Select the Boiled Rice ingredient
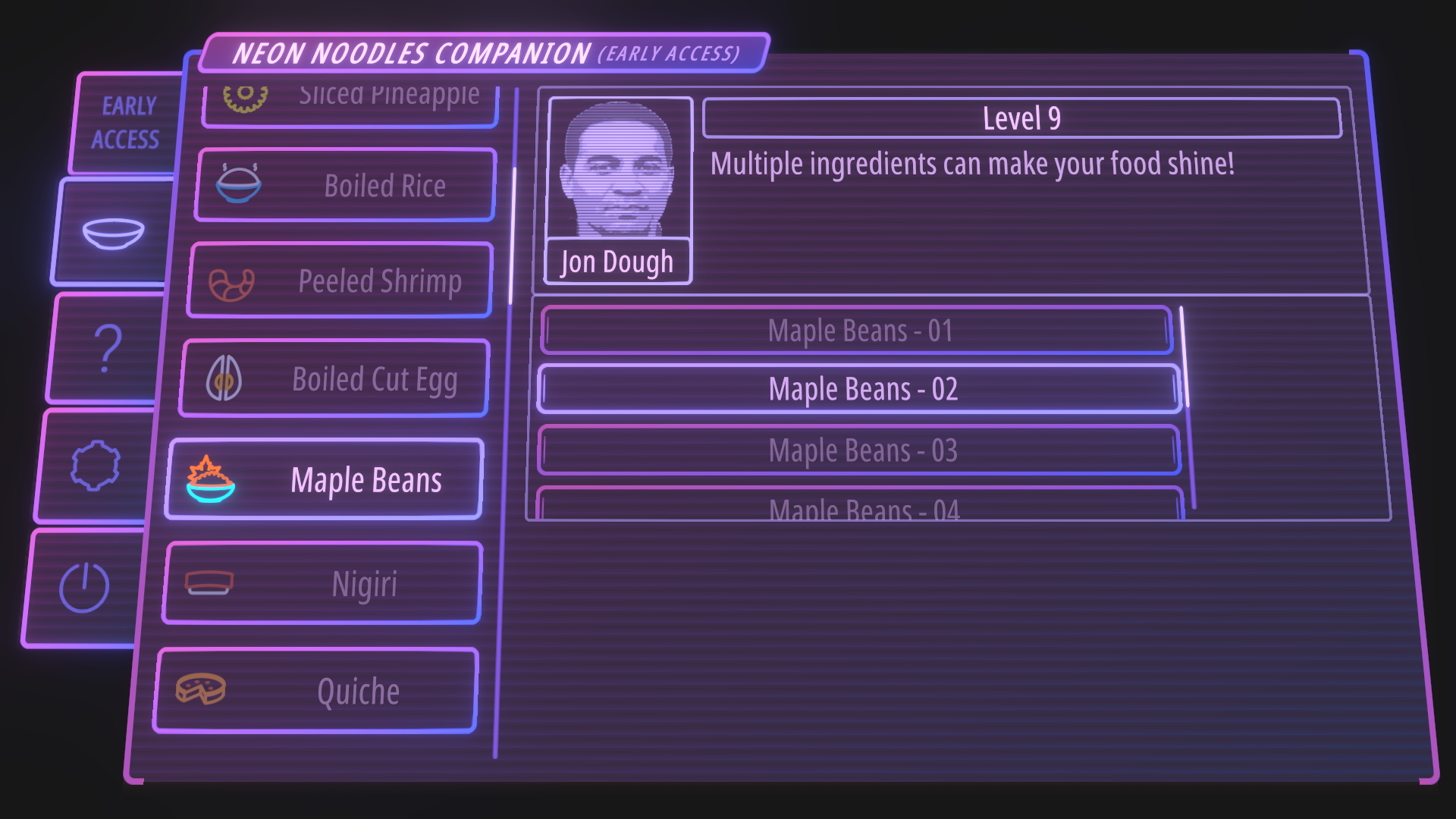 click(x=346, y=186)
